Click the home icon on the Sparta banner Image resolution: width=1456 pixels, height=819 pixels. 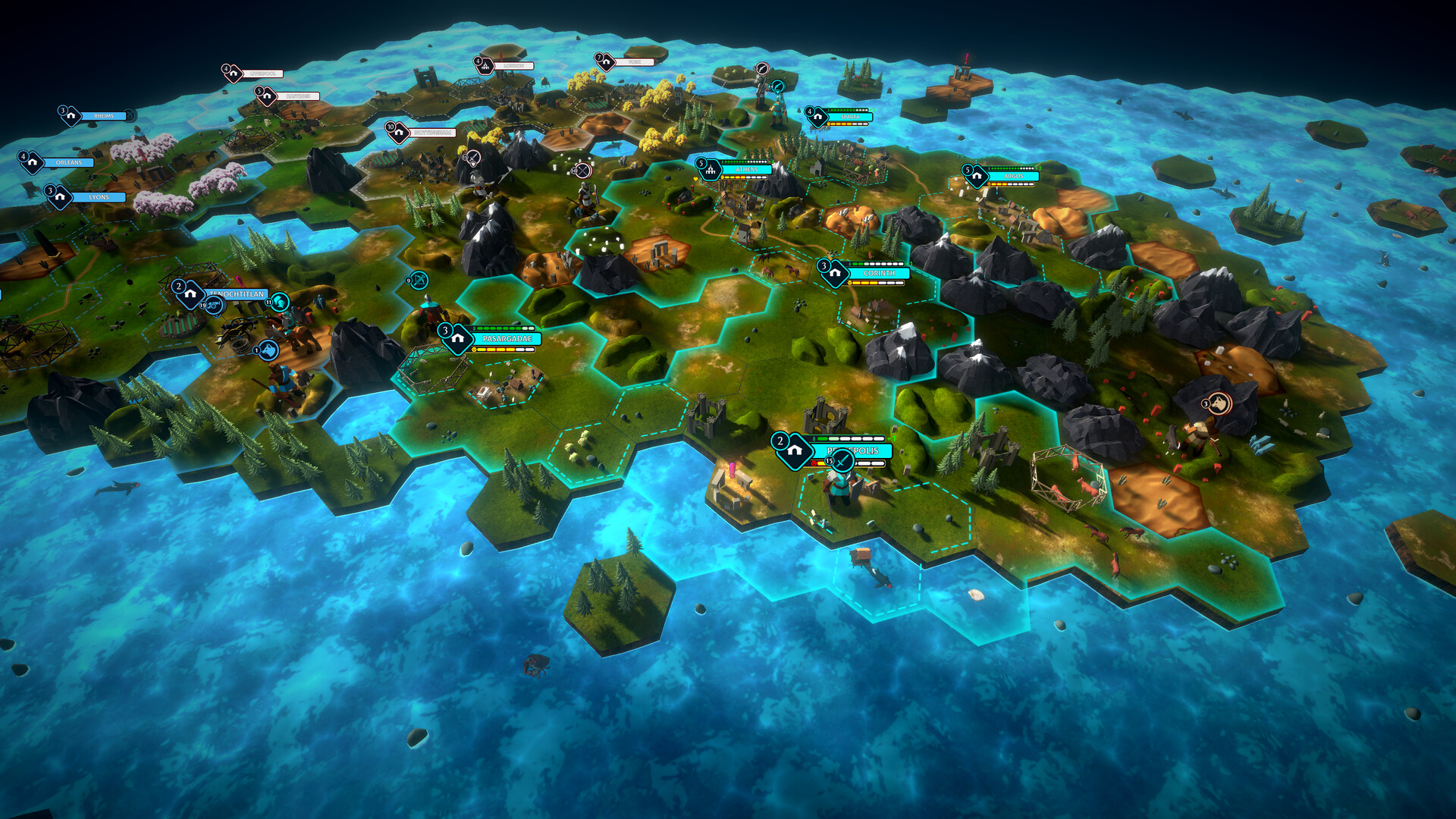[x=817, y=117]
